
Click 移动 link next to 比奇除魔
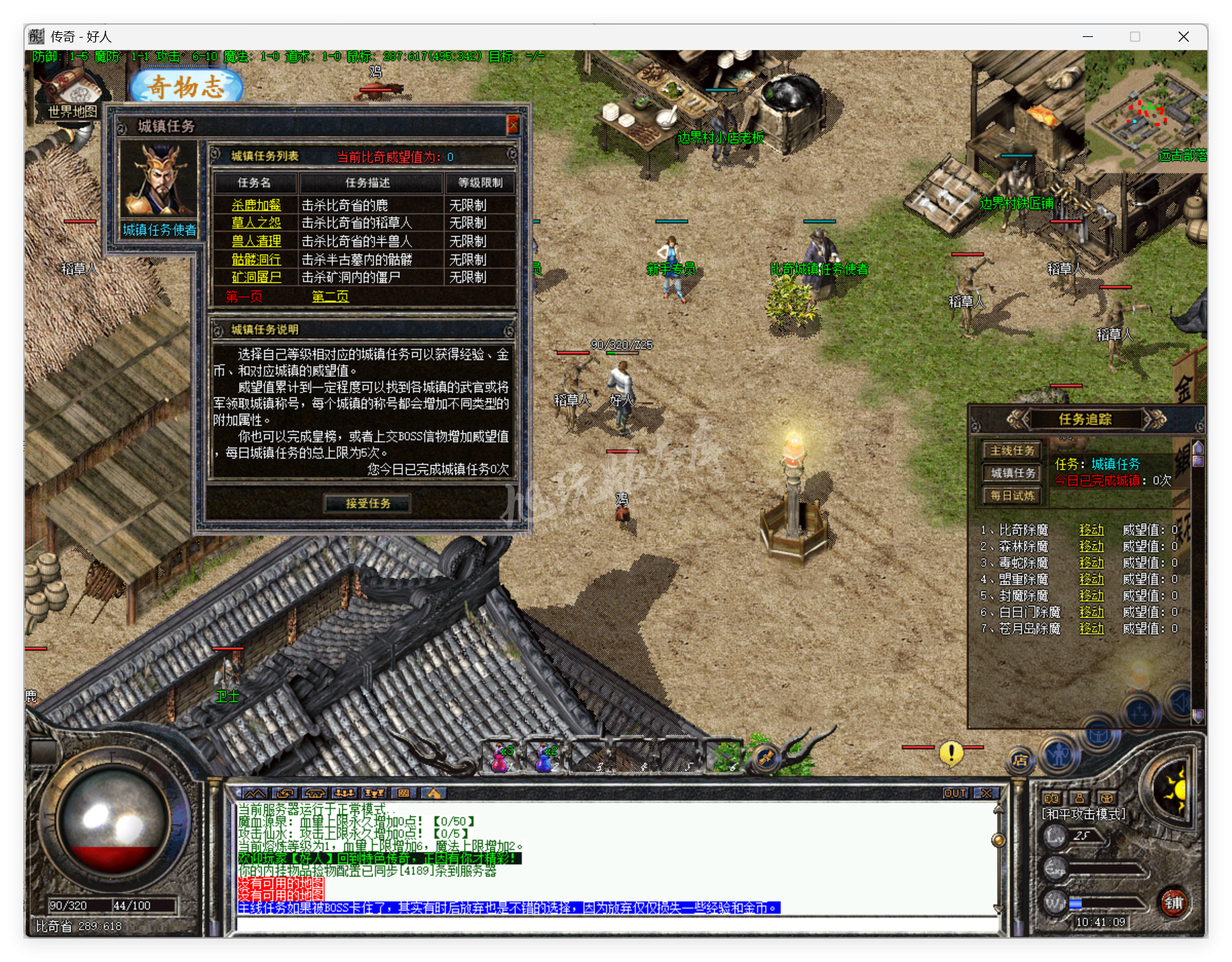(x=1092, y=530)
